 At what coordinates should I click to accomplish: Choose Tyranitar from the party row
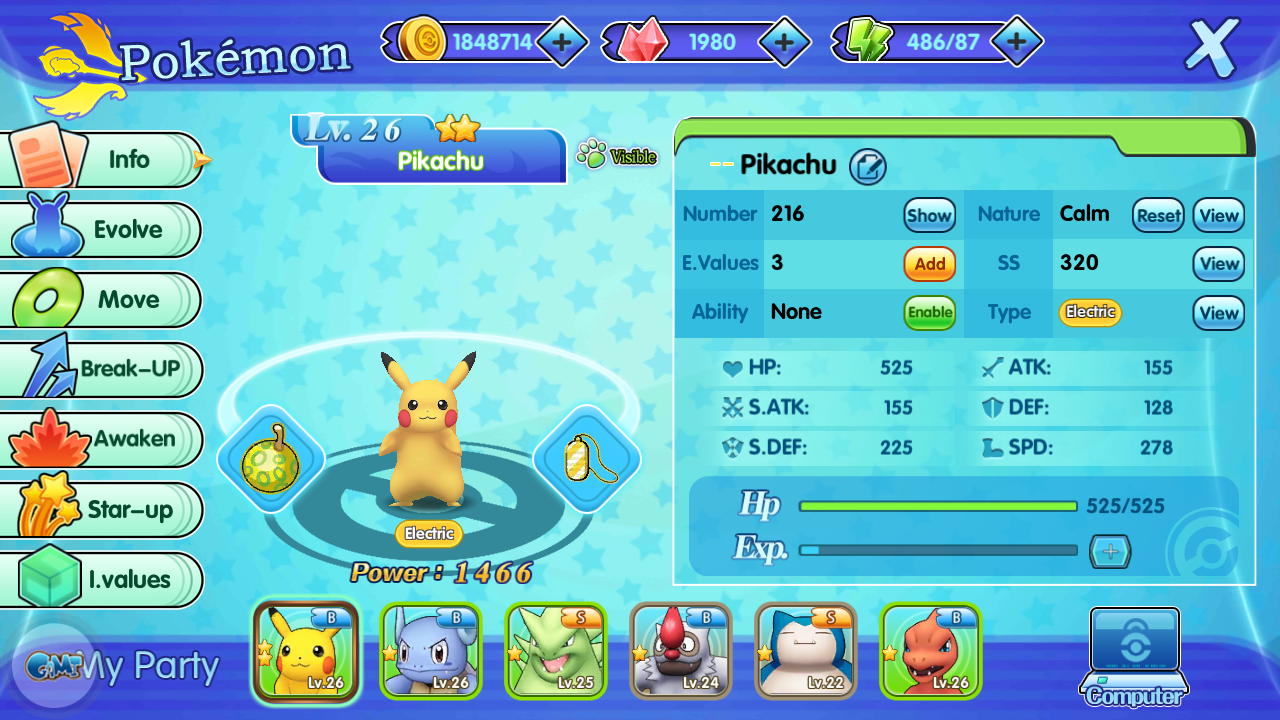pyautogui.click(x=555, y=651)
